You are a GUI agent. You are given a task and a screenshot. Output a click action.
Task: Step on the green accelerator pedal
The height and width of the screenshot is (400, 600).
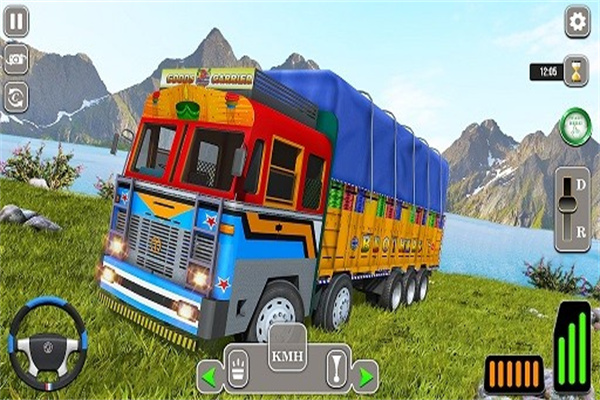[572, 345]
